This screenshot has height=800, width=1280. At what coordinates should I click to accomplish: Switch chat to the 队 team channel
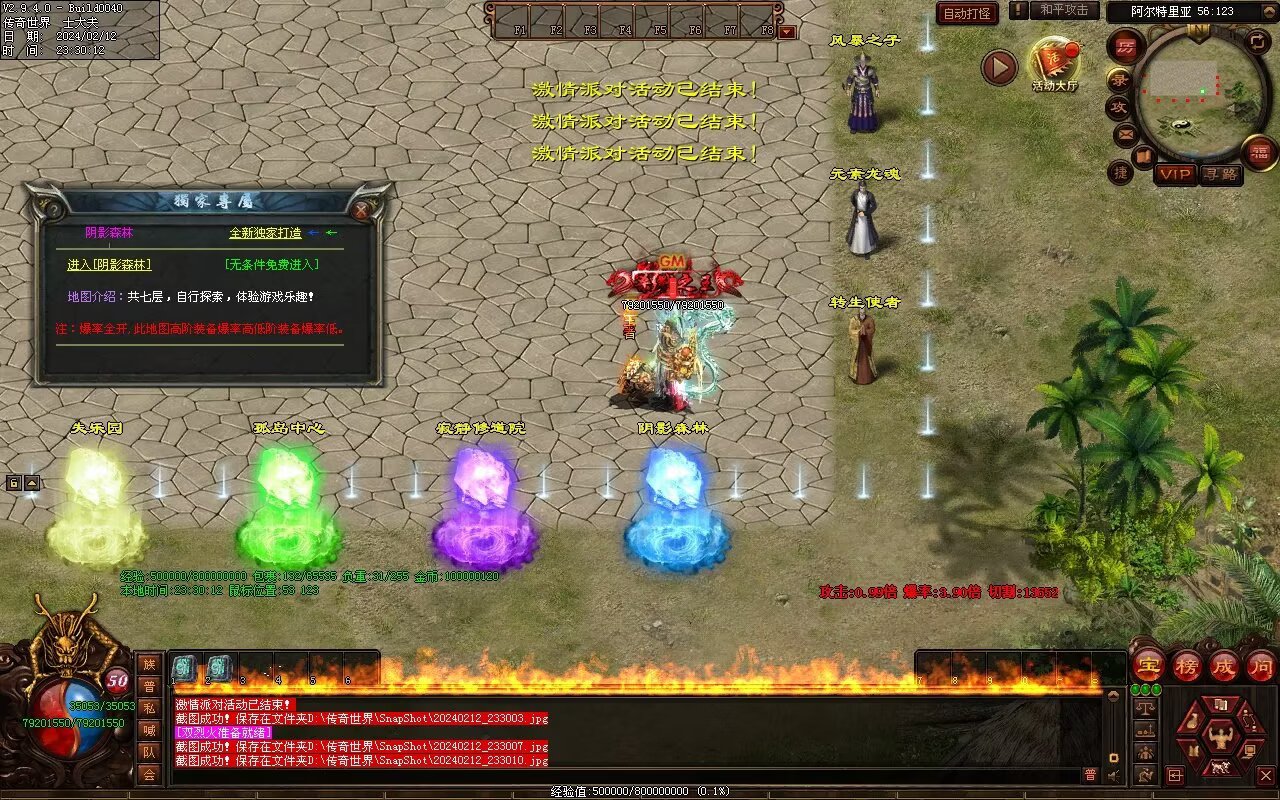click(x=149, y=752)
